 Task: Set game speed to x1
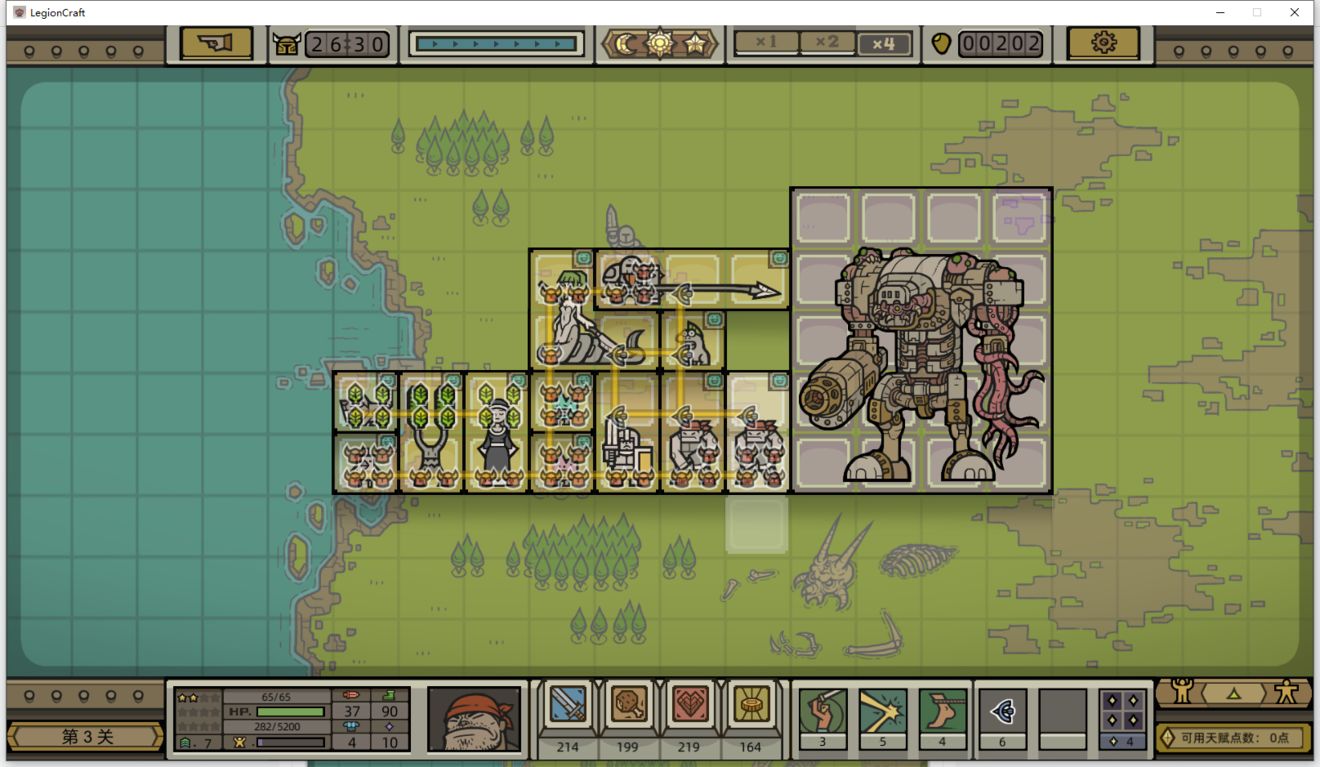coord(766,43)
